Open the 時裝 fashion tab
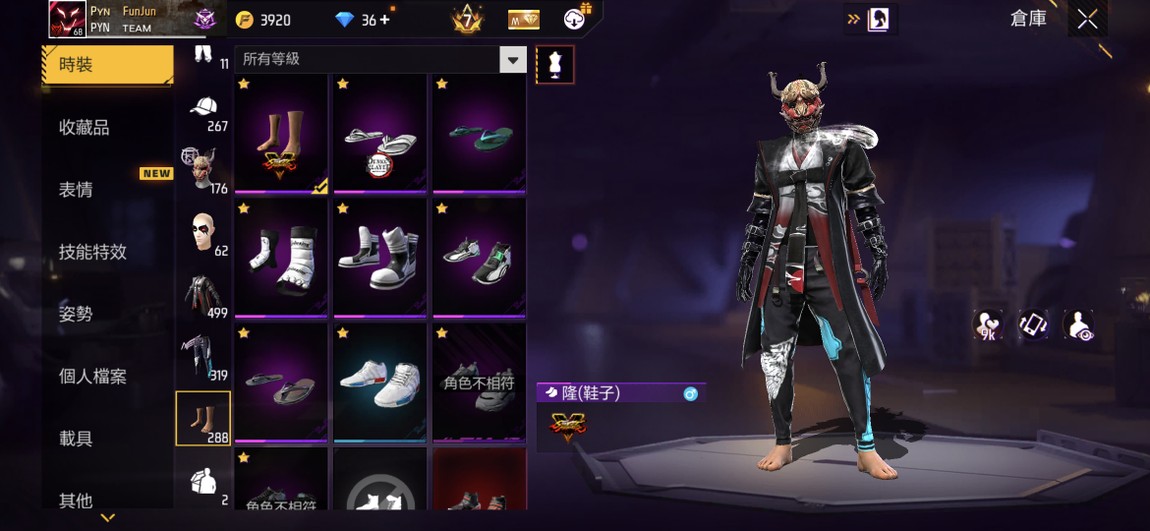 click(x=107, y=65)
